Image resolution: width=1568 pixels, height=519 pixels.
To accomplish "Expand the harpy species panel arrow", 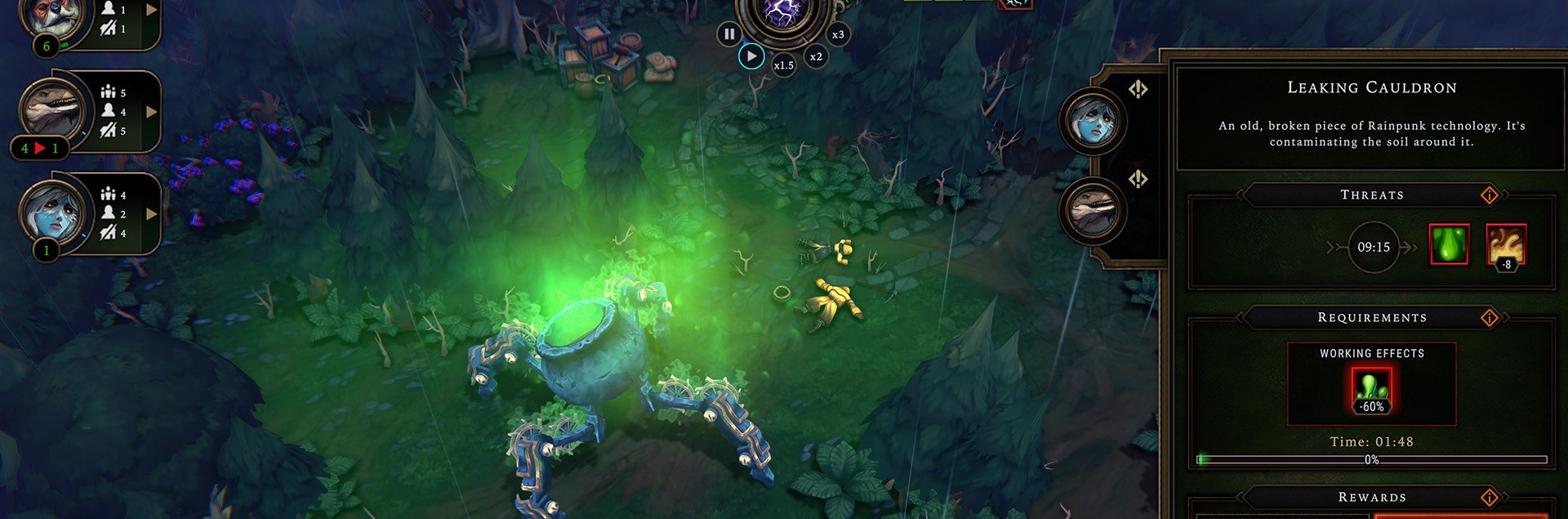I will pyautogui.click(x=151, y=214).
